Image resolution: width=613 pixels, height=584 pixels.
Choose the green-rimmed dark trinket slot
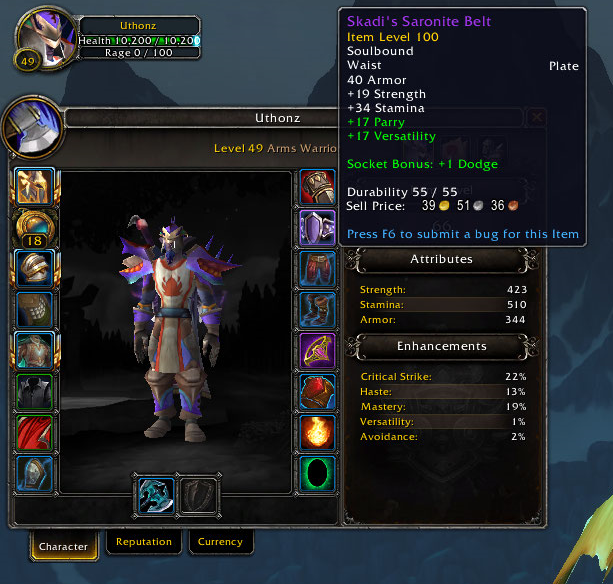pyautogui.click(x=318, y=474)
